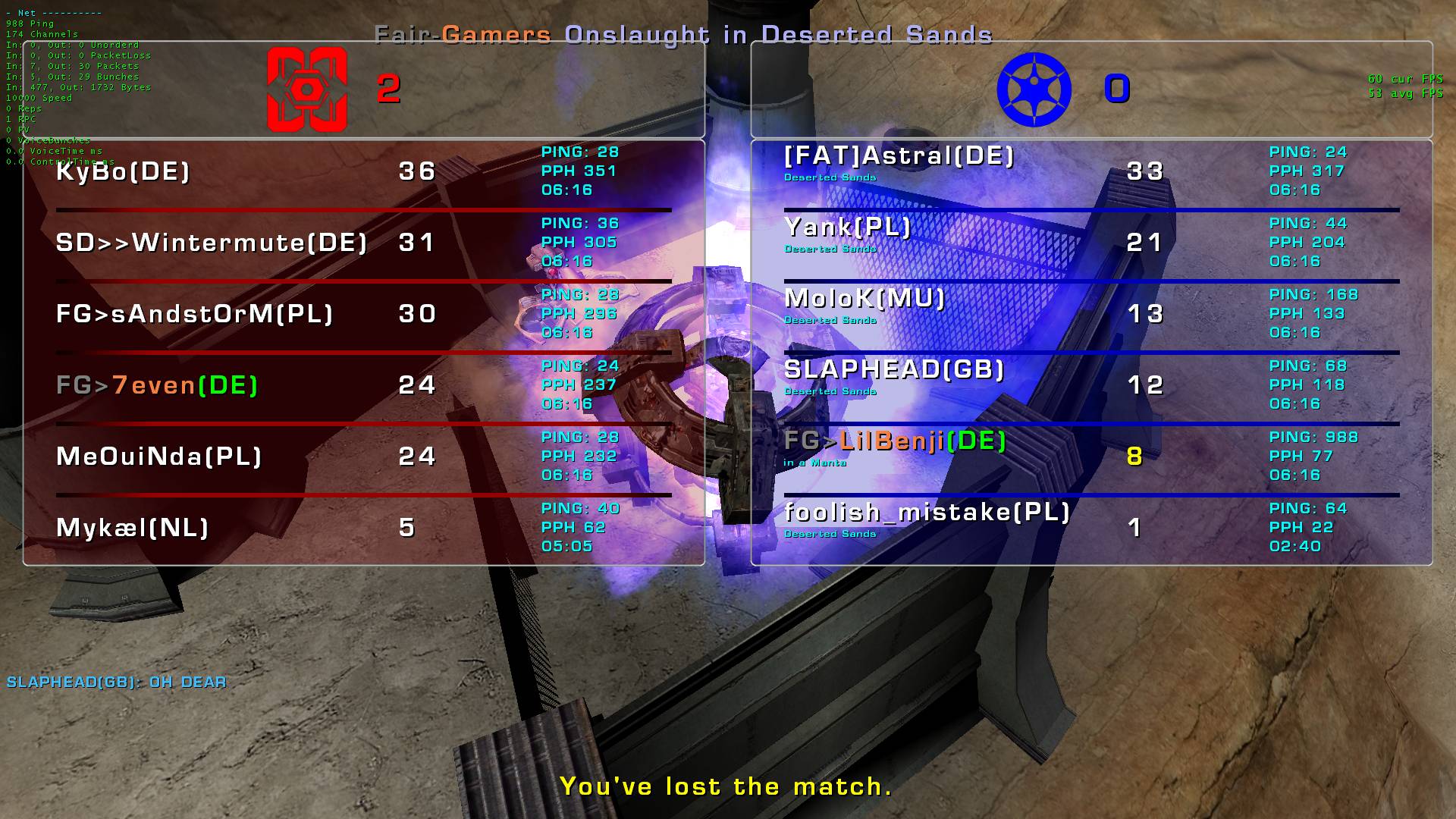Screen dimensions: 1456x819
Task: Click the FG>LilBenji(DE) player entry
Action: pyautogui.click(x=895, y=441)
